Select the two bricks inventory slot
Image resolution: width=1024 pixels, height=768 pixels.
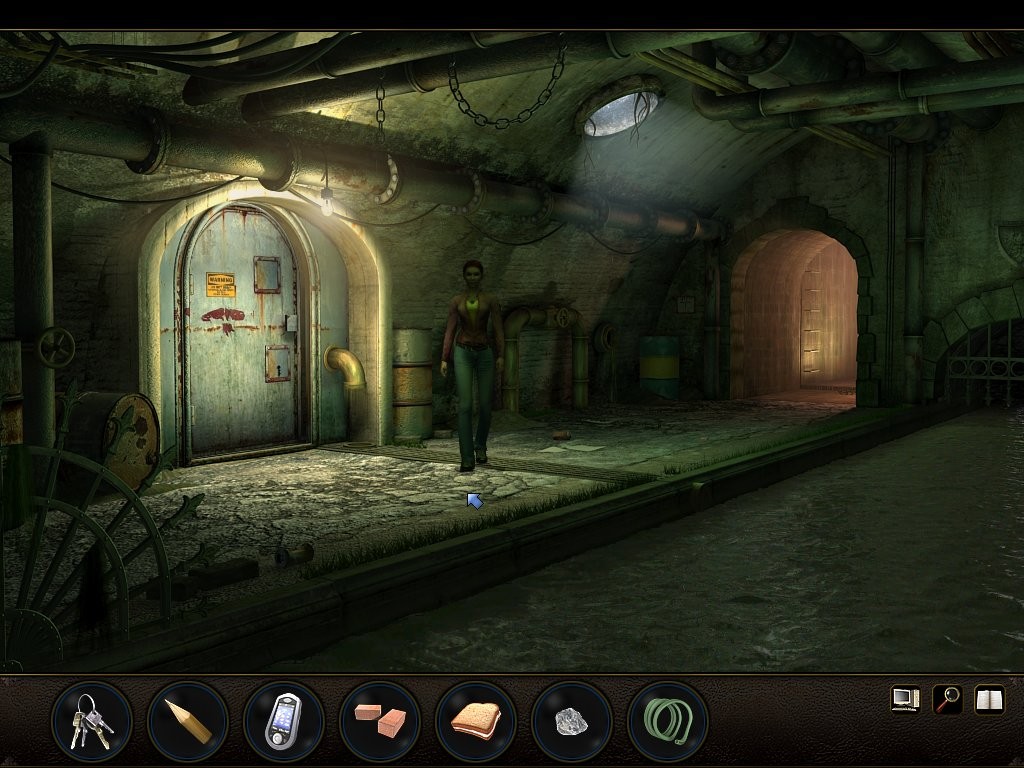379,721
